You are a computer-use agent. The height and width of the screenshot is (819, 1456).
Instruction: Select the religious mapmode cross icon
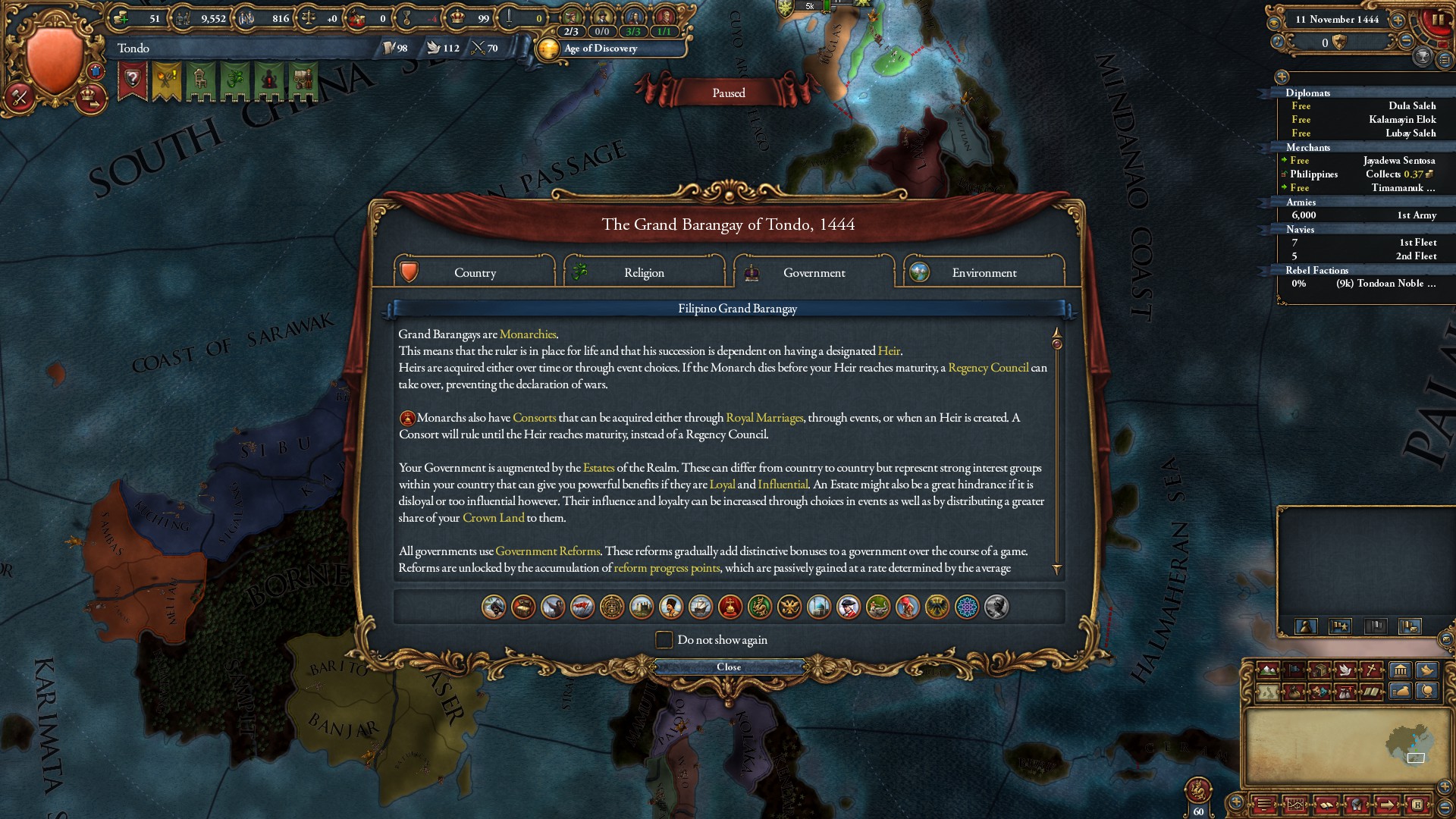1370,670
